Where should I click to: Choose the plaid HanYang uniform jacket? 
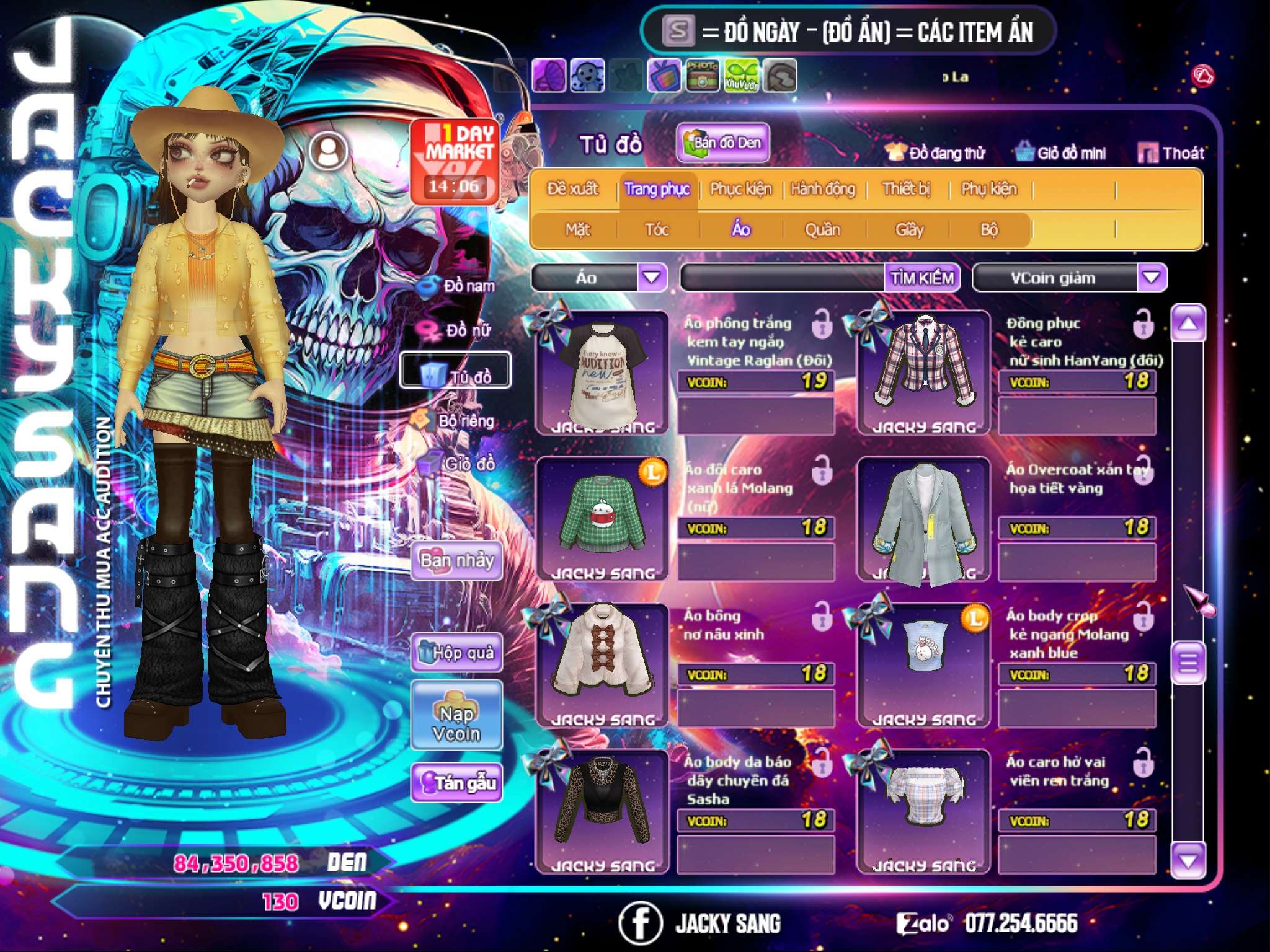923,372
